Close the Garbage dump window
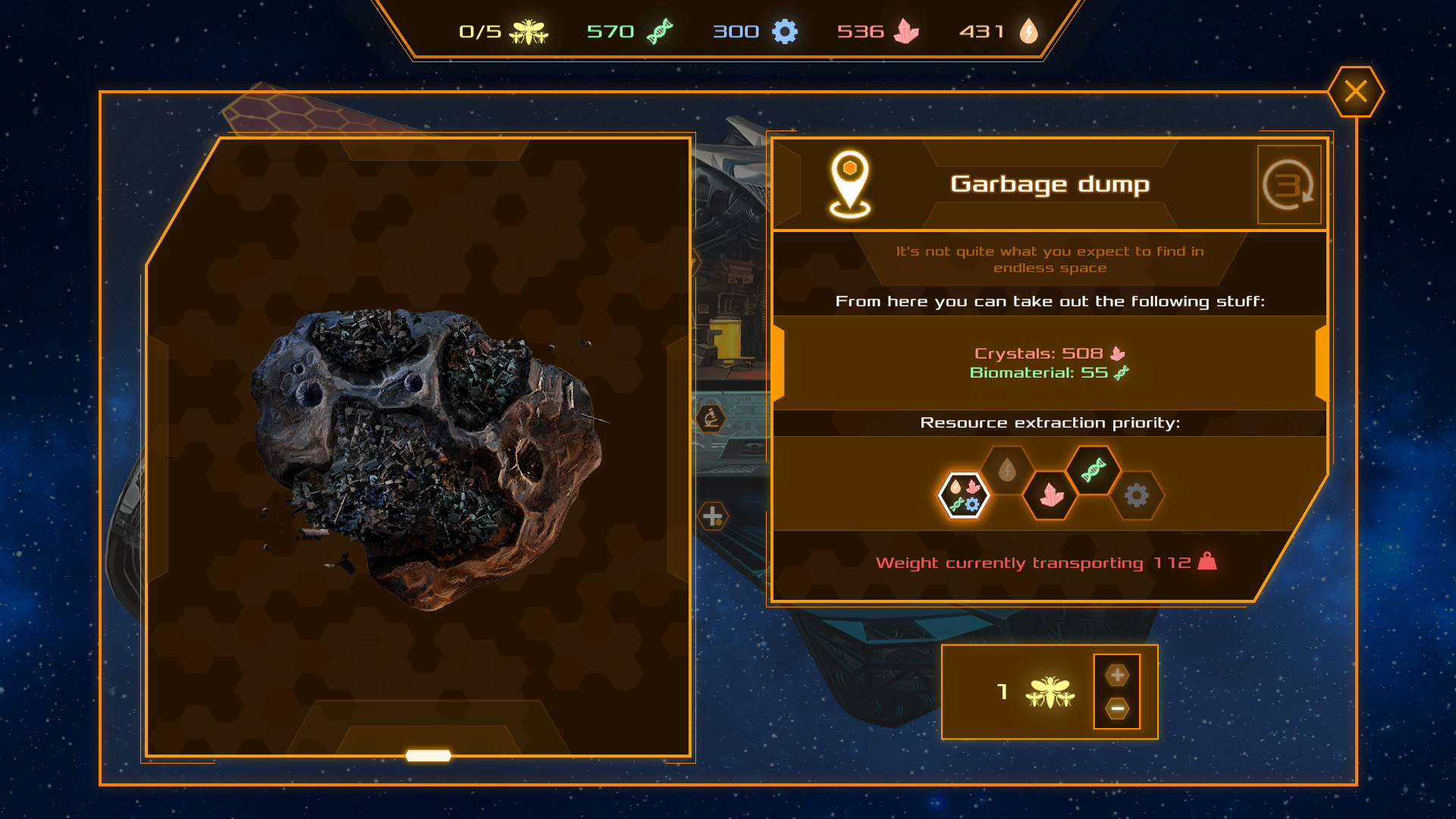This screenshot has width=1456, height=819. pos(1356,91)
